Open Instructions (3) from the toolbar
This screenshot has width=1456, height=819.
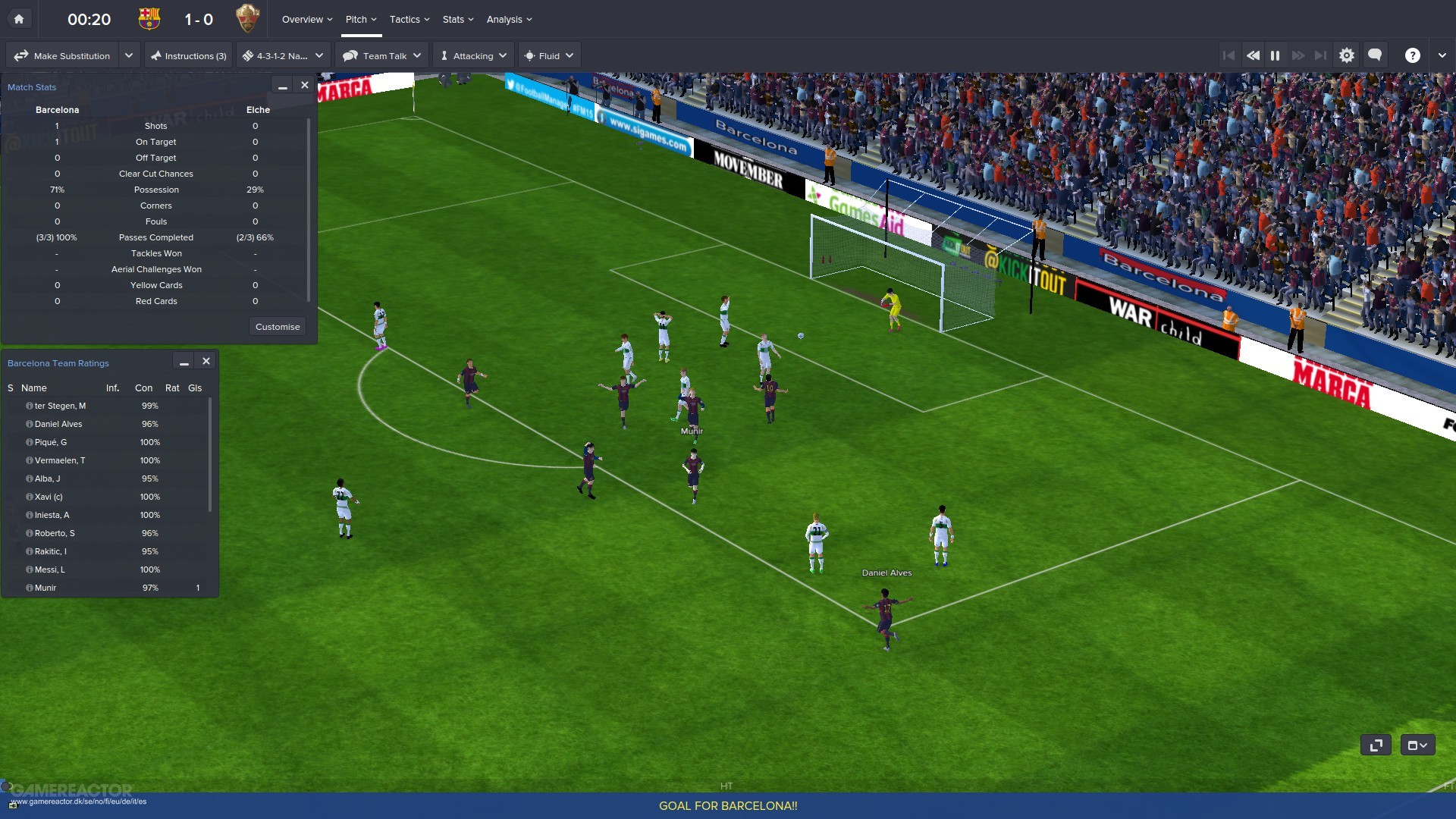point(188,55)
